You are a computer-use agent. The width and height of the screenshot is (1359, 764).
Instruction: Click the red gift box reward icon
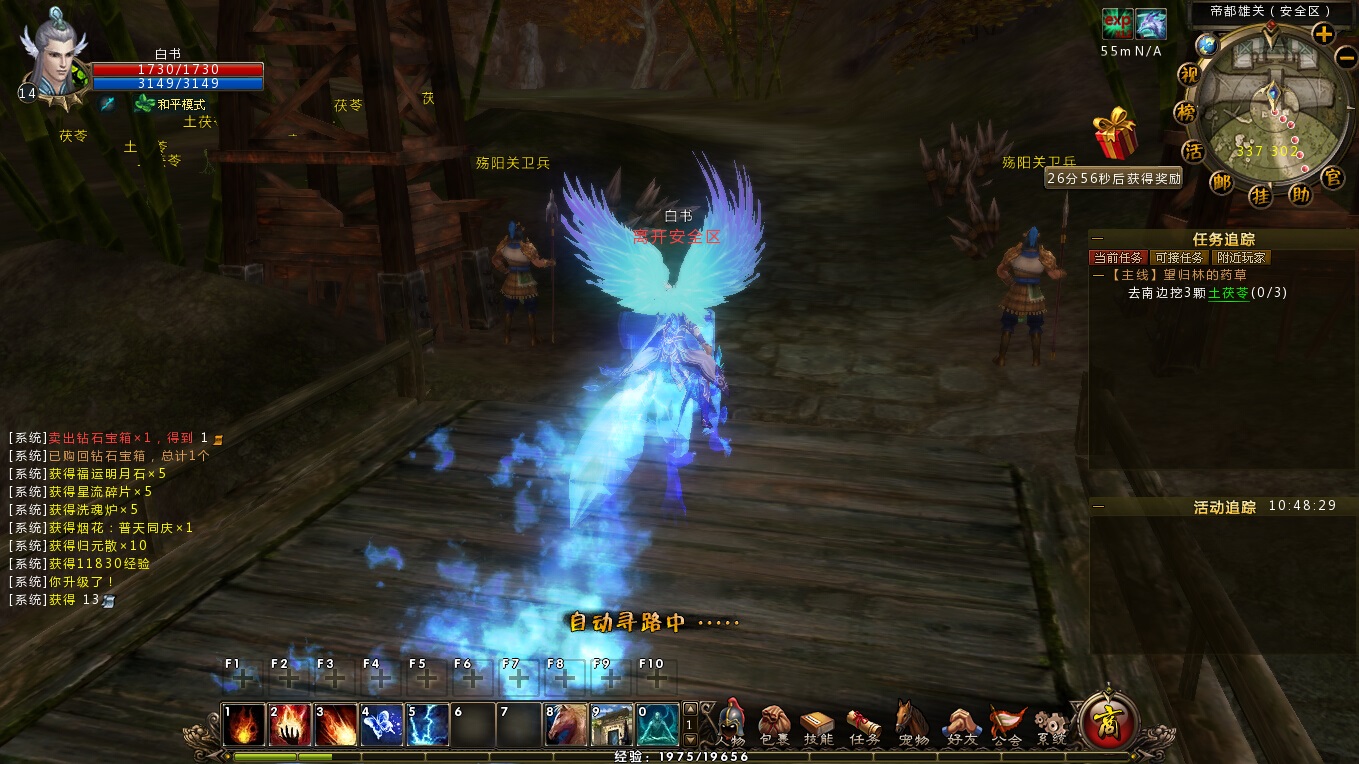(1115, 135)
